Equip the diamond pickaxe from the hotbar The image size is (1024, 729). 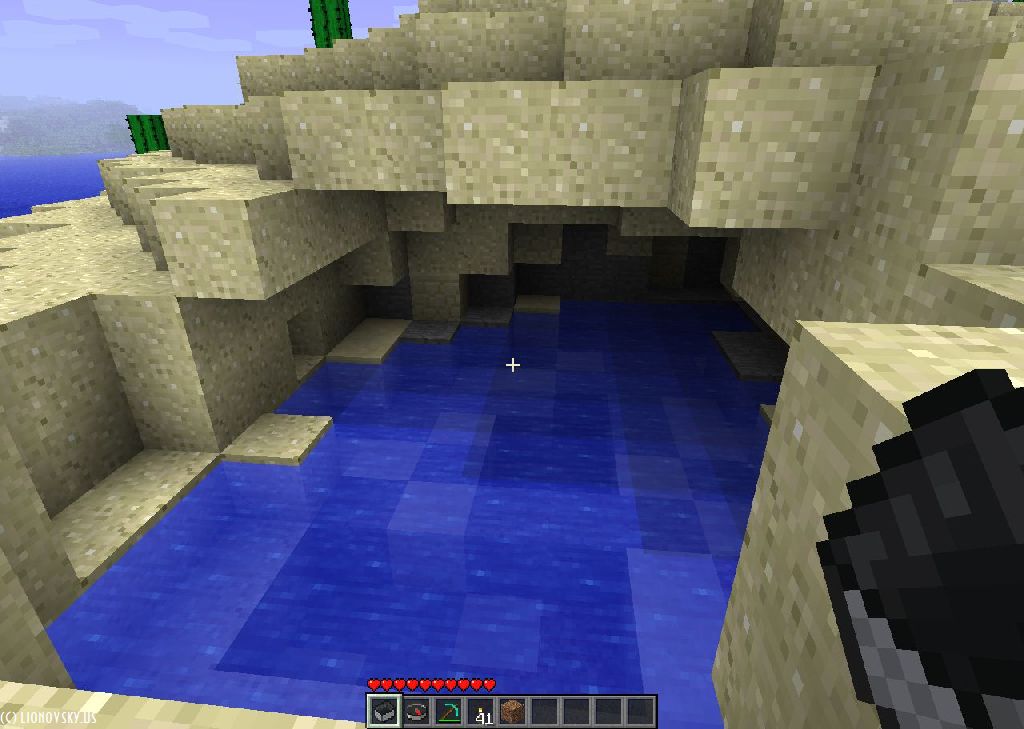coord(448,711)
